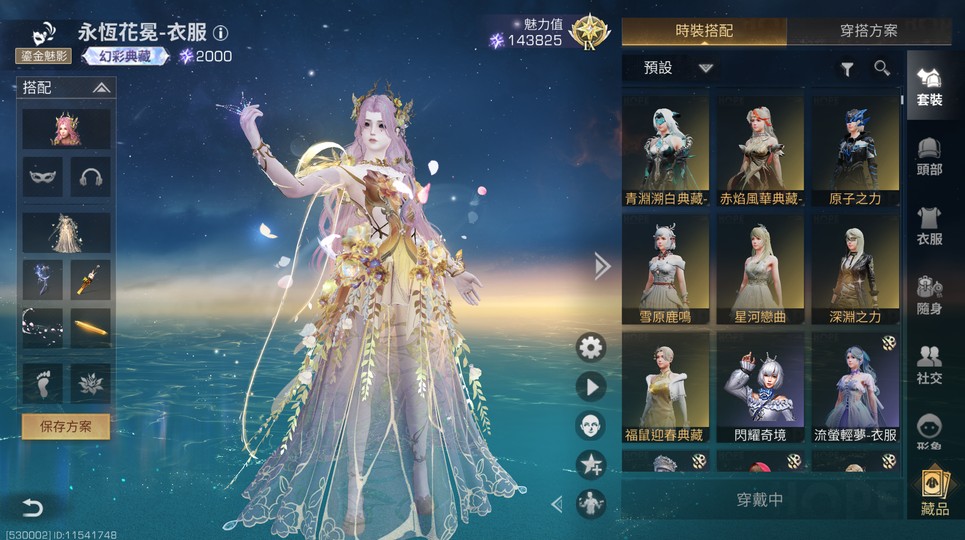Image resolution: width=965 pixels, height=540 pixels.
Task: Go back with the return arrow
Action: (x=33, y=507)
